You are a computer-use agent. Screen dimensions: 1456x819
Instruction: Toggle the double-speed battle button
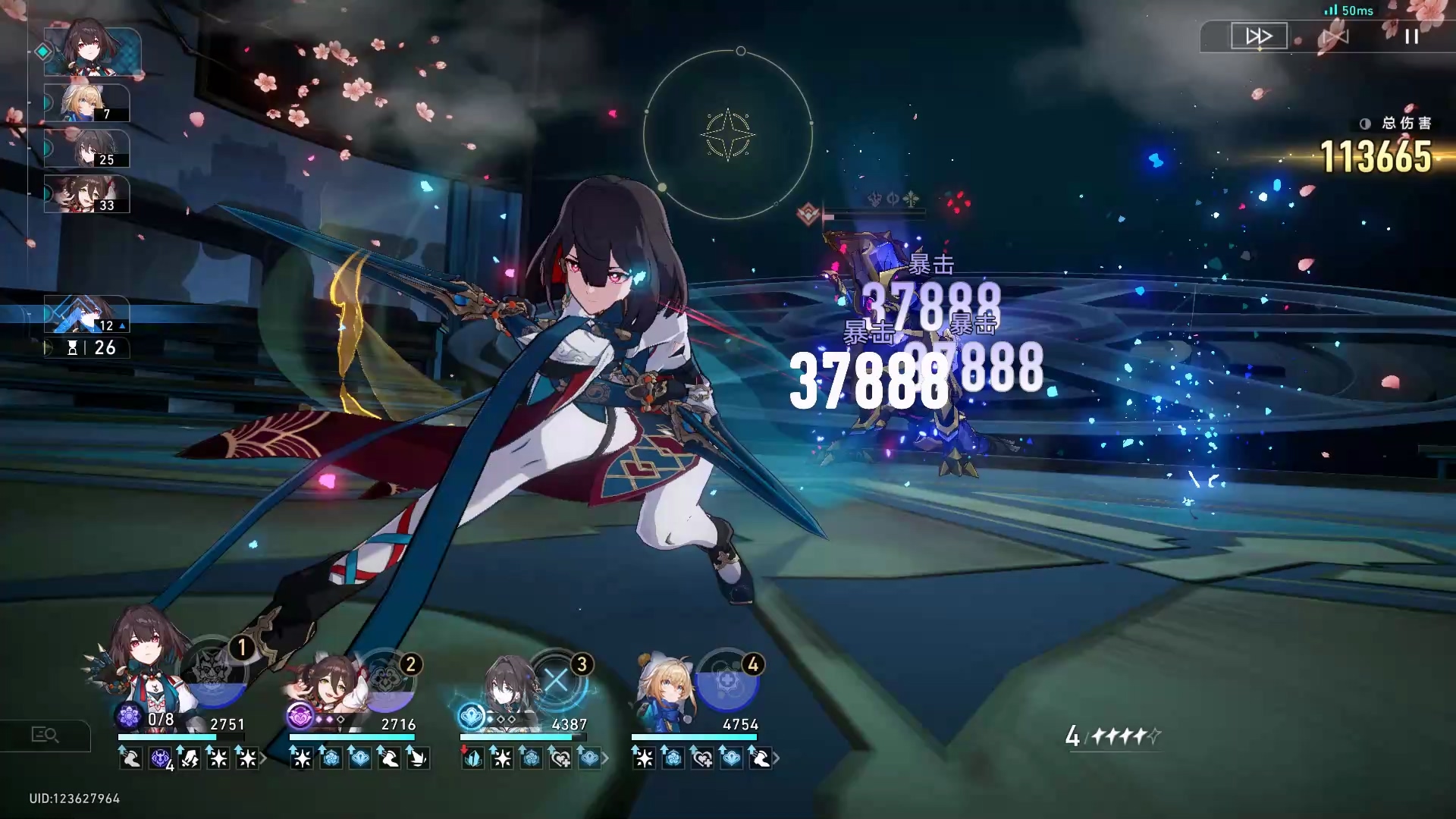click(x=1259, y=36)
